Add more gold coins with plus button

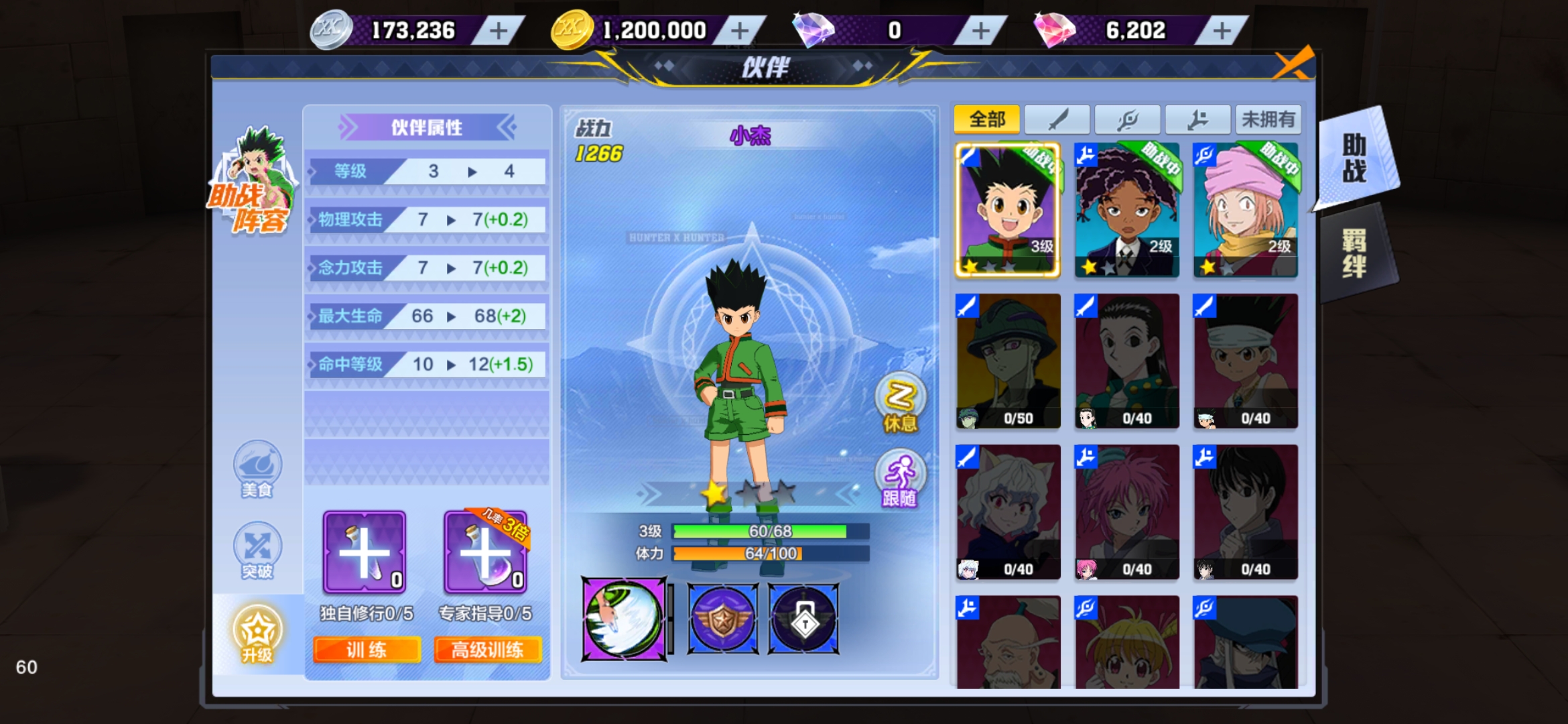pos(739,31)
